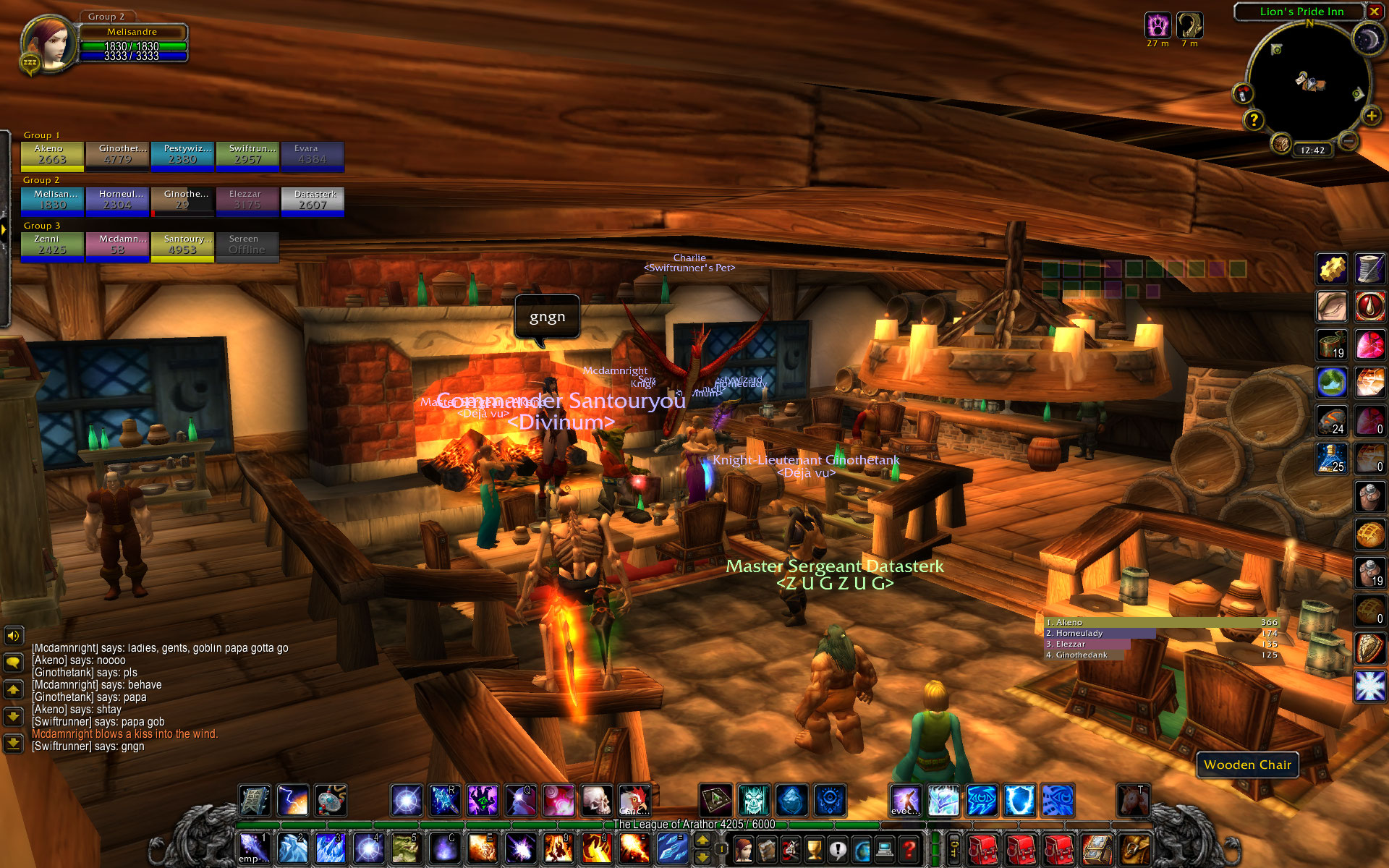Image resolution: width=1389 pixels, height=868 pixels.
Task: Open the chat speech bubble menu button
Action: point(13,662)
